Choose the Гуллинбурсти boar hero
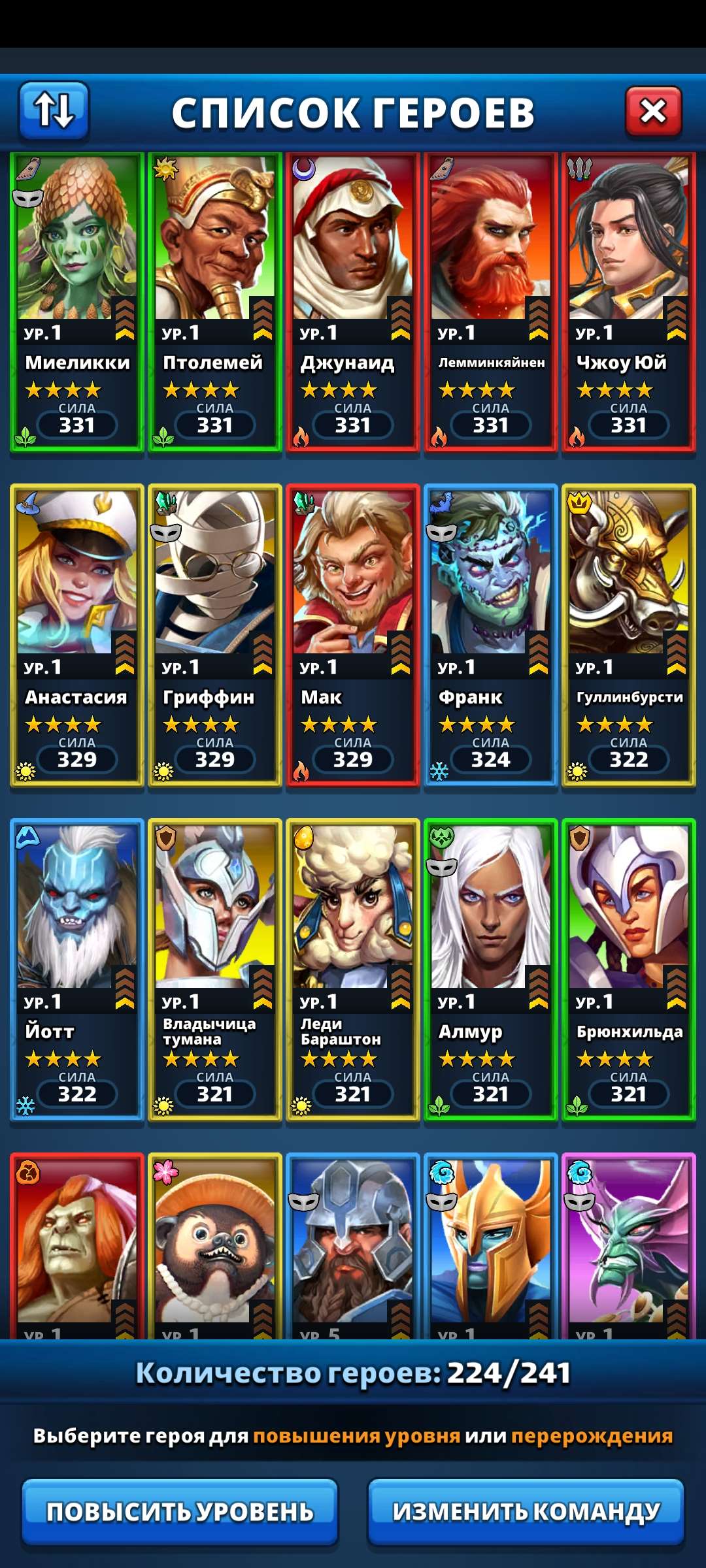 pyautogui.click(x=629, y=635)
